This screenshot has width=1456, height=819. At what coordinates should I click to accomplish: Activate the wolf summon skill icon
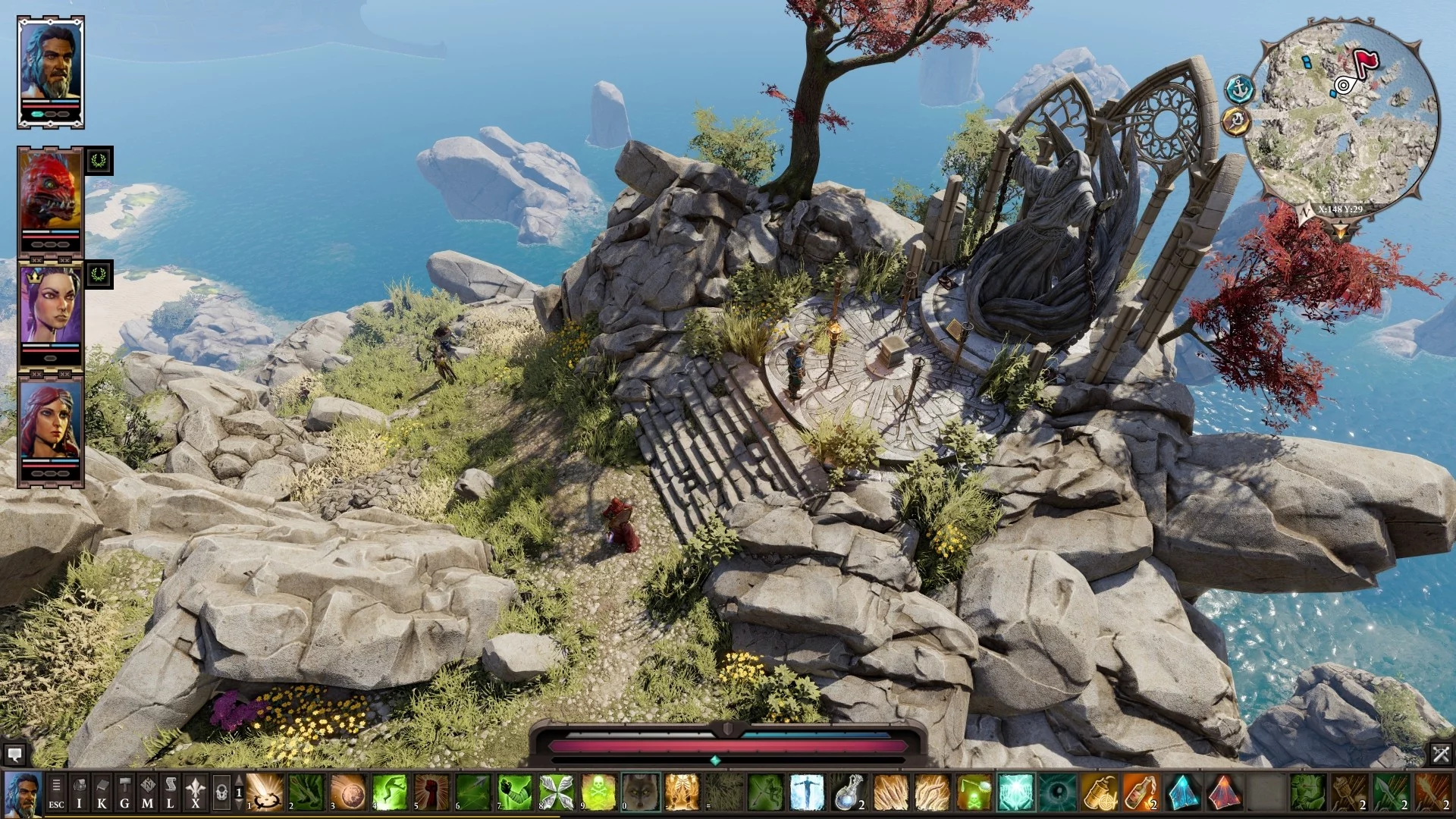pos(641,792)
